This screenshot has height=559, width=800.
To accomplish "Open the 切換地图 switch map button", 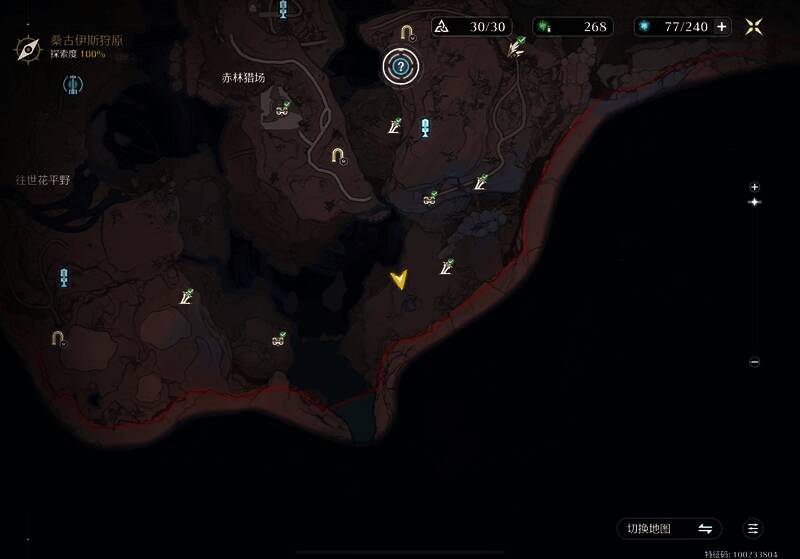I will click(x=669, y=528).
